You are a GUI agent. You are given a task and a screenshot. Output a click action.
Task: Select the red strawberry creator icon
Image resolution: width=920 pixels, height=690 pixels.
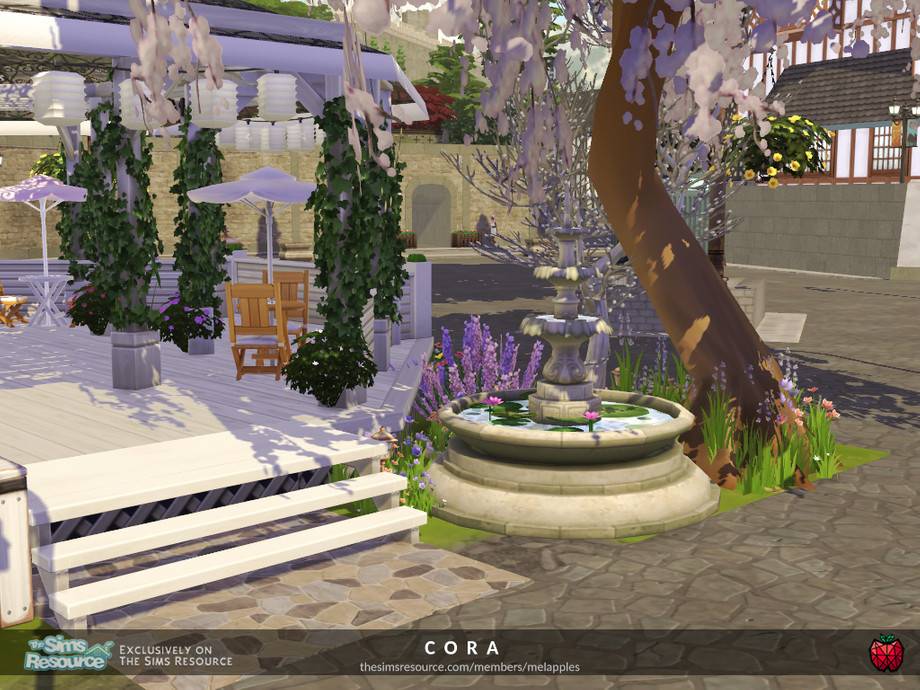click(886, 653)
